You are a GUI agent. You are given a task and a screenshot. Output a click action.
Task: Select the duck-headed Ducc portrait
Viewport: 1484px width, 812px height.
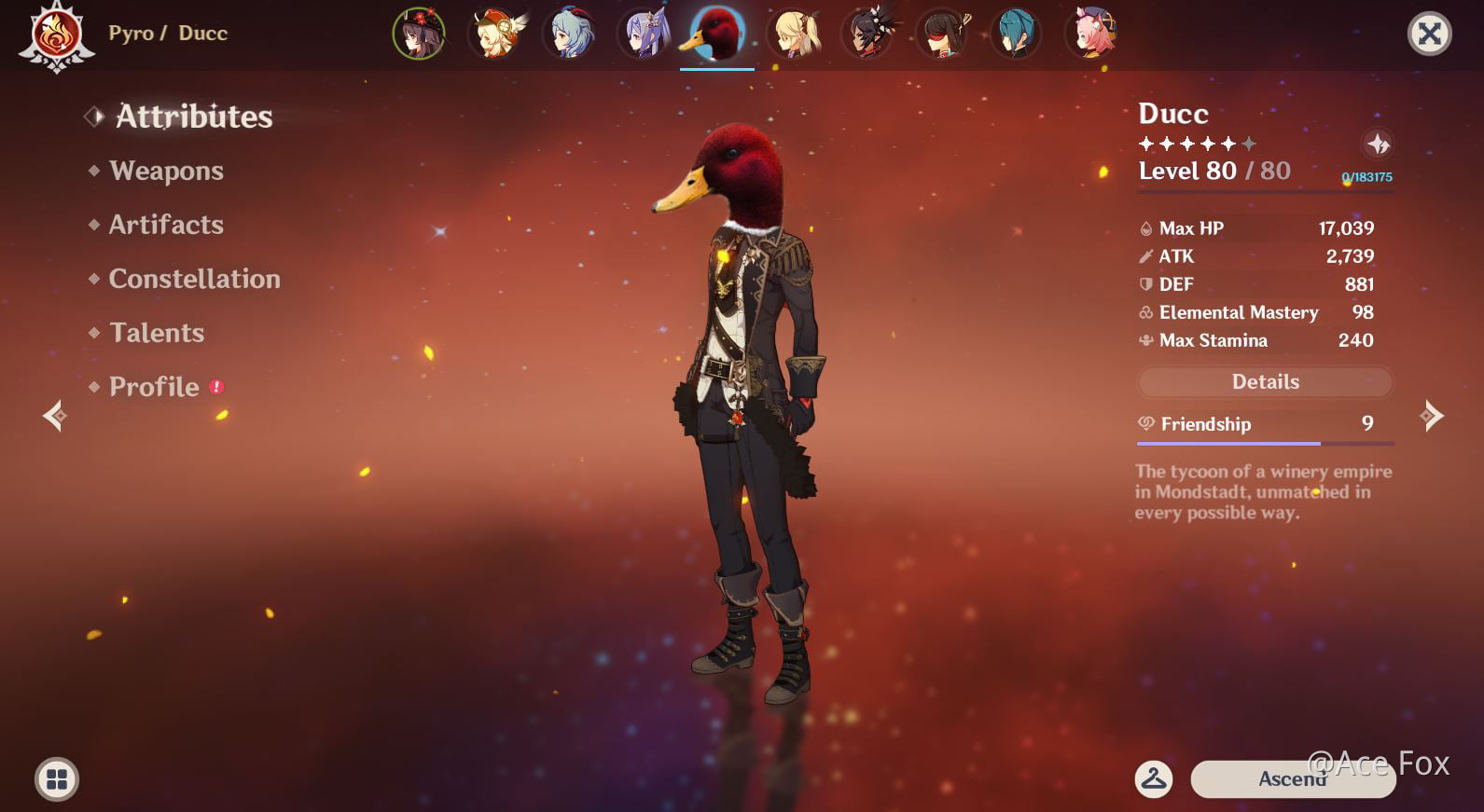(x=716, y=34)
